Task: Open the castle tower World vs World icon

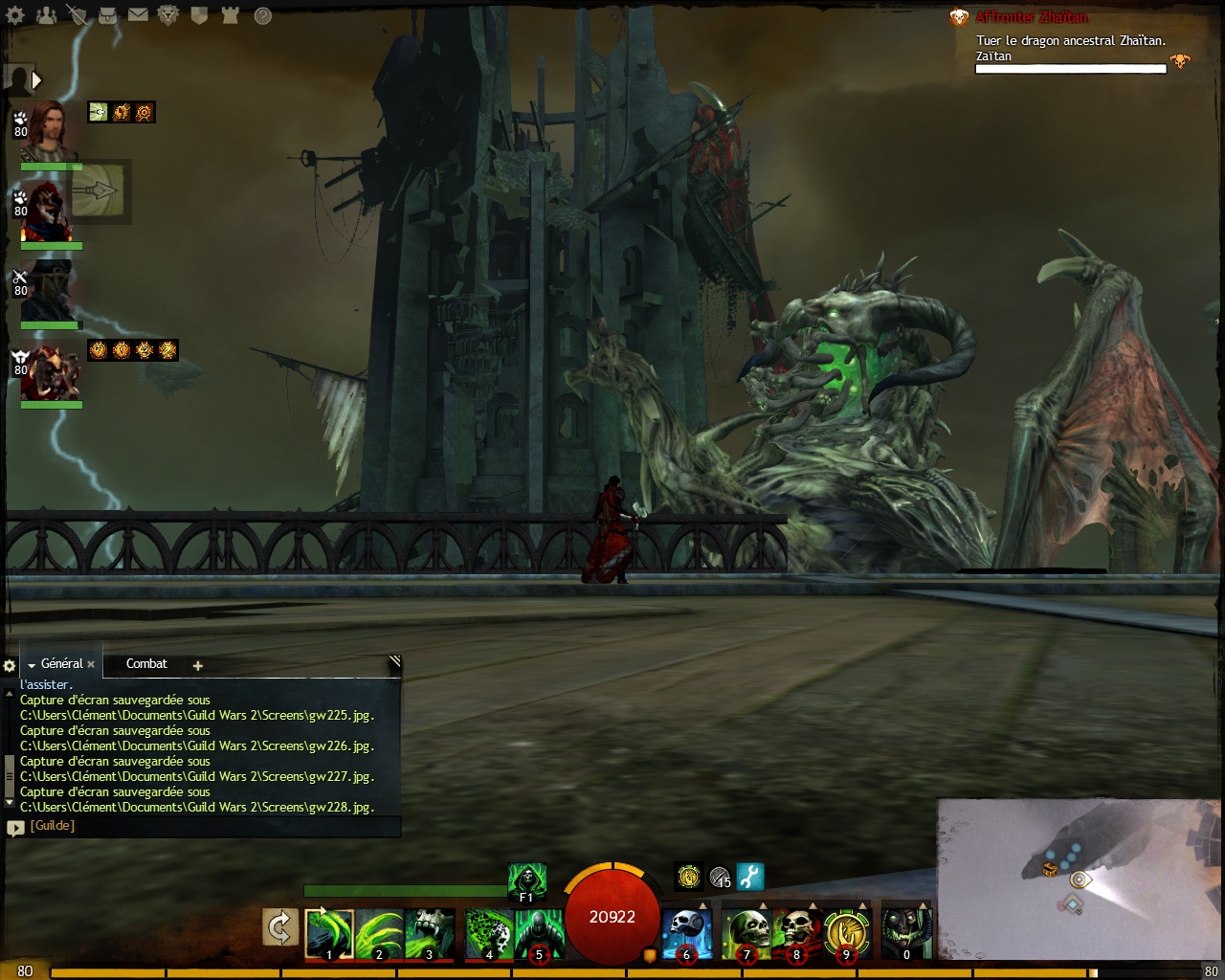Action: (230, 14)
